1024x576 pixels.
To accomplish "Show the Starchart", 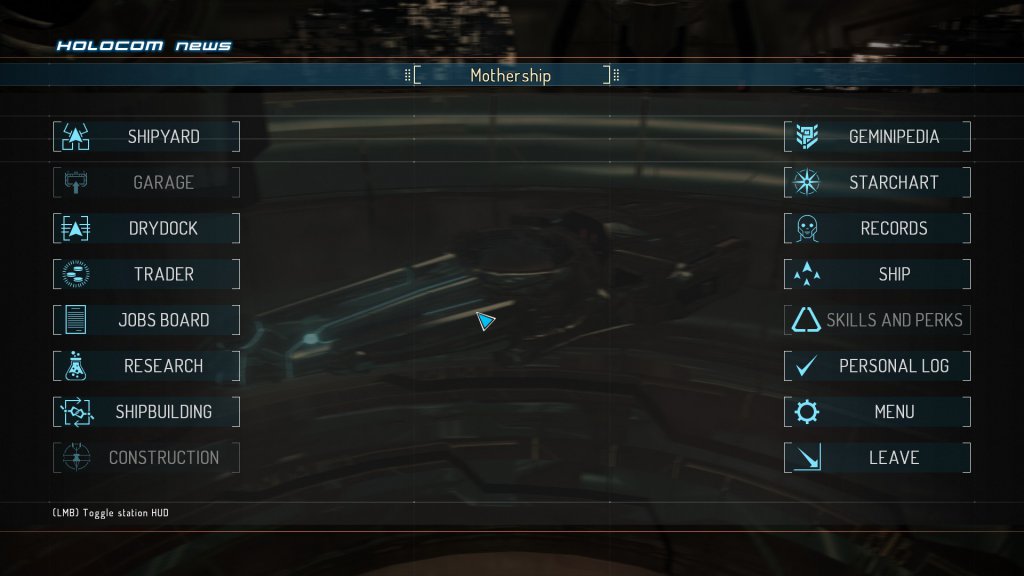I will click(877, 183).
